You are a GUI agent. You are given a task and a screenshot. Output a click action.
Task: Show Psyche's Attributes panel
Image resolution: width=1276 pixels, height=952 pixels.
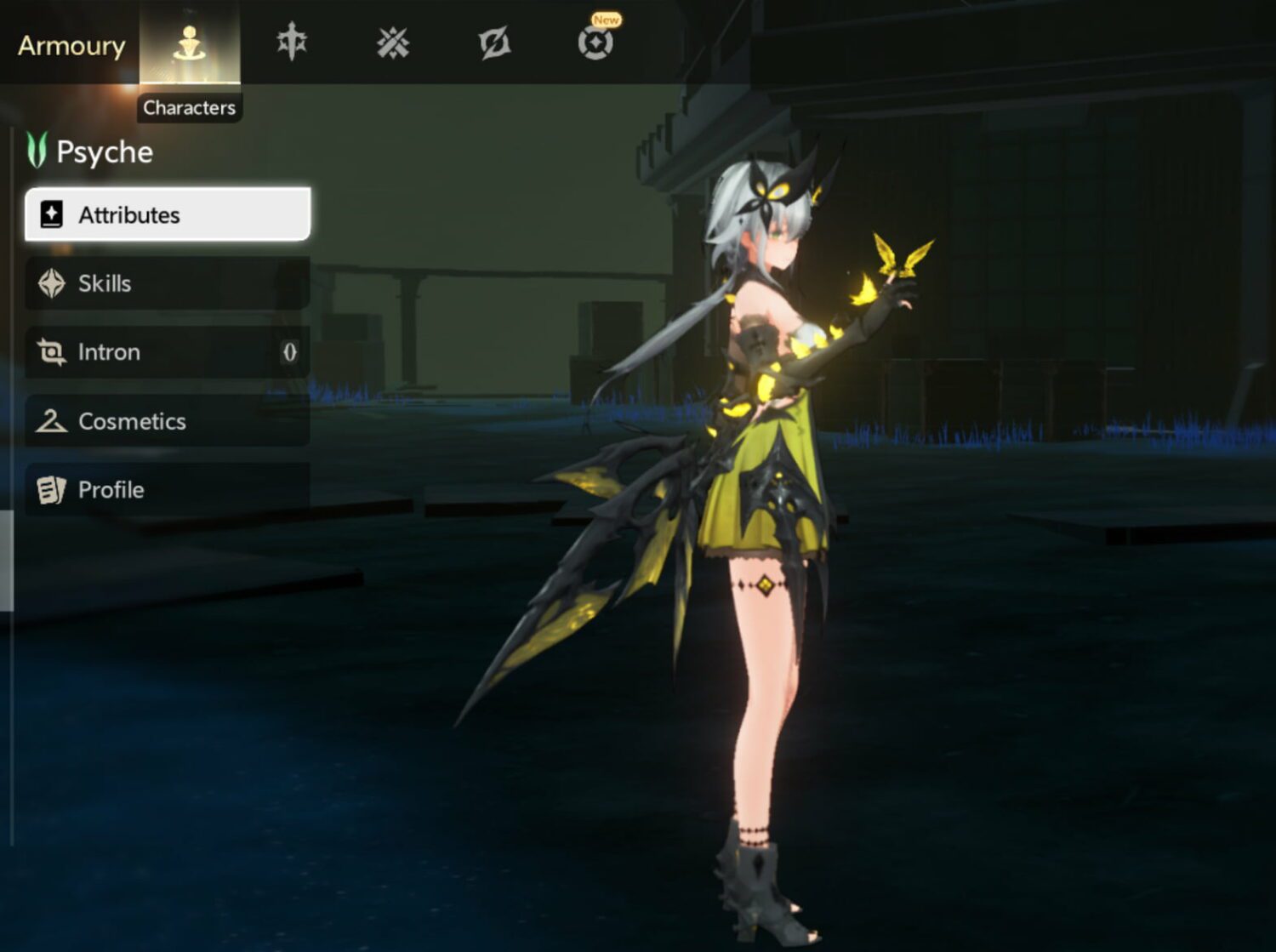point(168,214)
